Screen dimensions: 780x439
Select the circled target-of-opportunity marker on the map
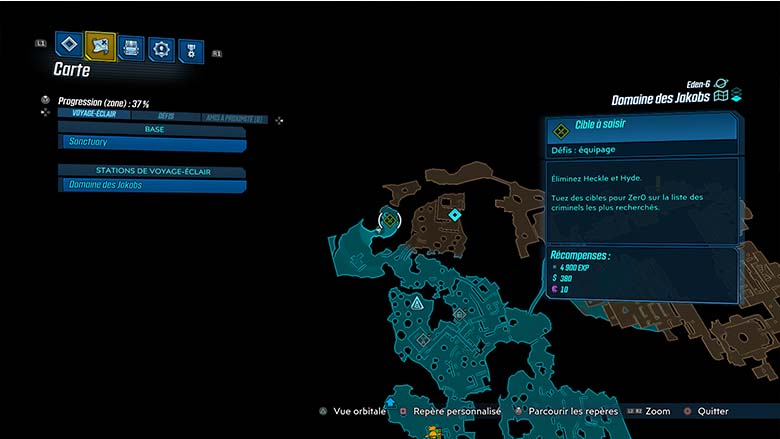point(389,219)
